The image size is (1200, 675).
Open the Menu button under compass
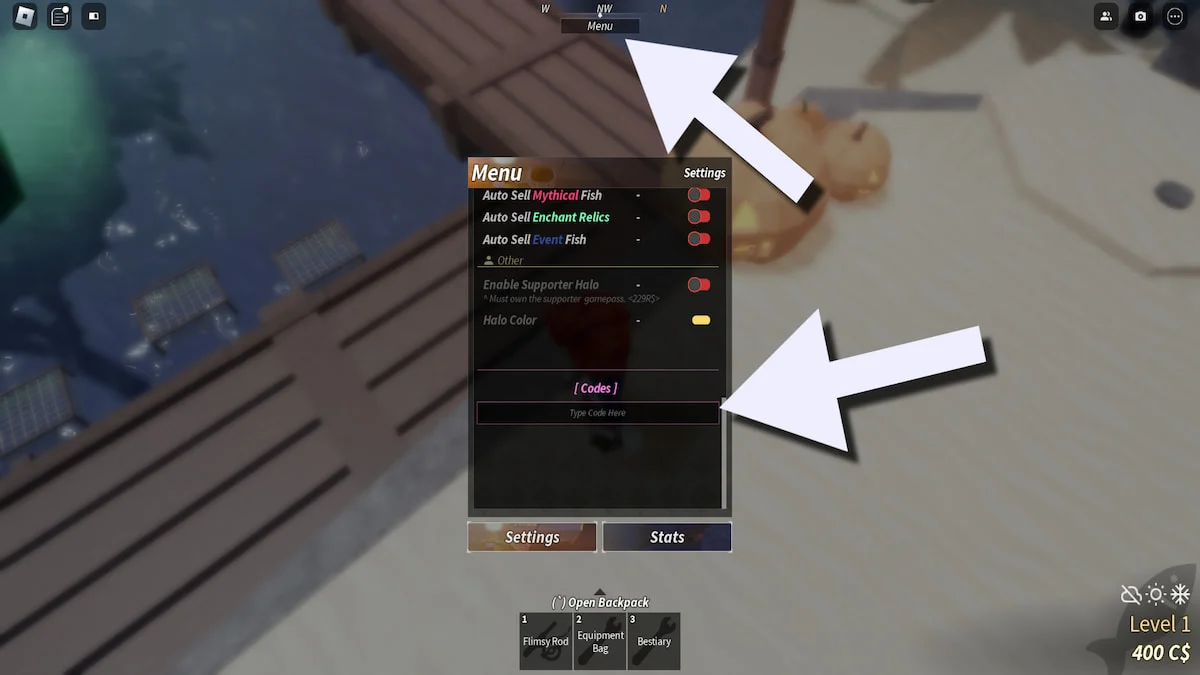600,26
